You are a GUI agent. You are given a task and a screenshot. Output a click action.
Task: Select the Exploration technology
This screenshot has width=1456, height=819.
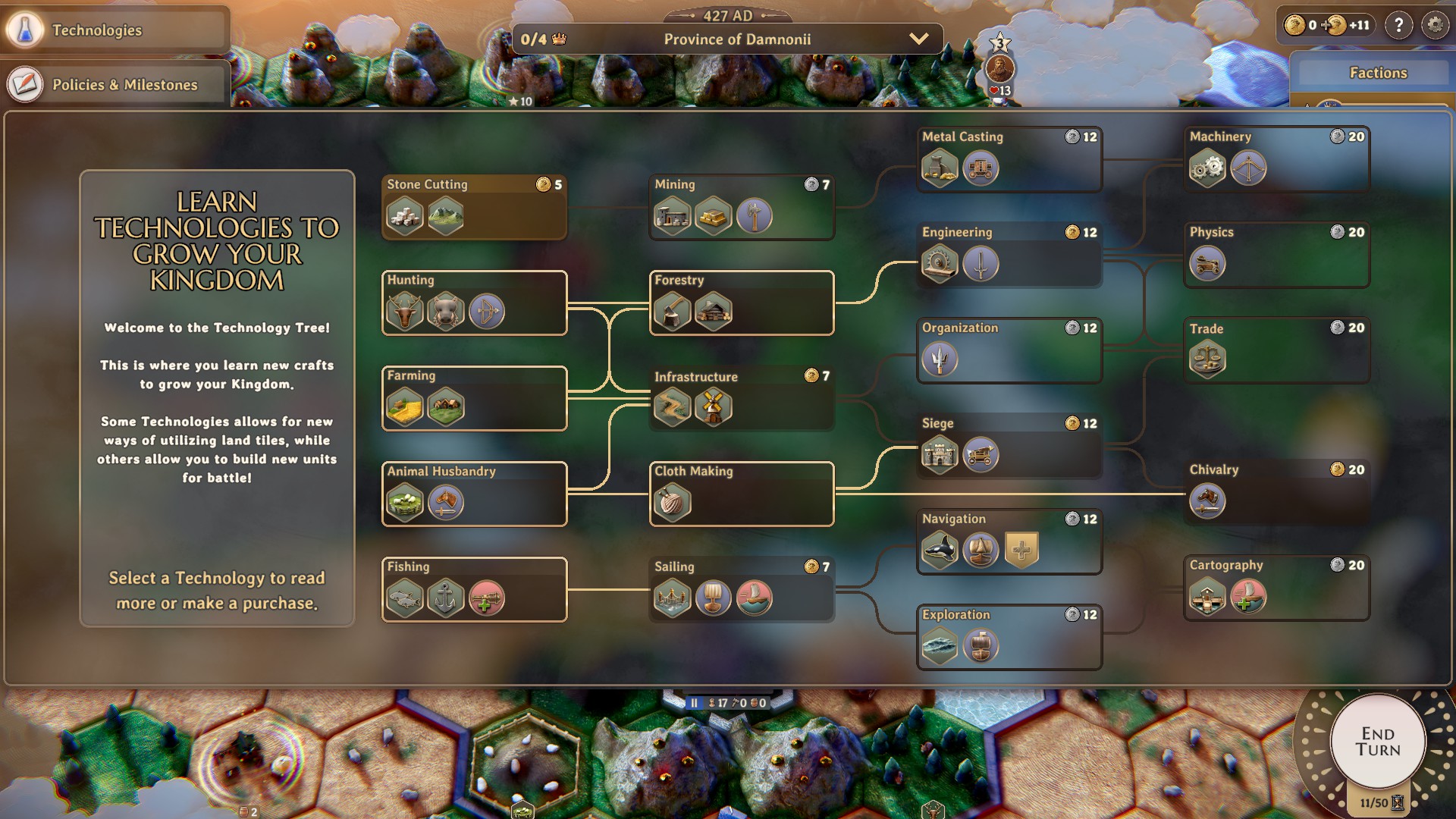pyautogui.click(x=1009, y=637)
